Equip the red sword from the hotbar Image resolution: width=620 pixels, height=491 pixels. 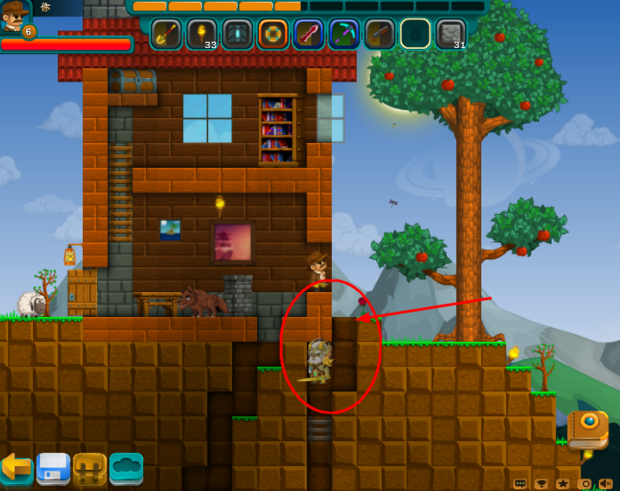pyautogui.click(x=309, y=34)
